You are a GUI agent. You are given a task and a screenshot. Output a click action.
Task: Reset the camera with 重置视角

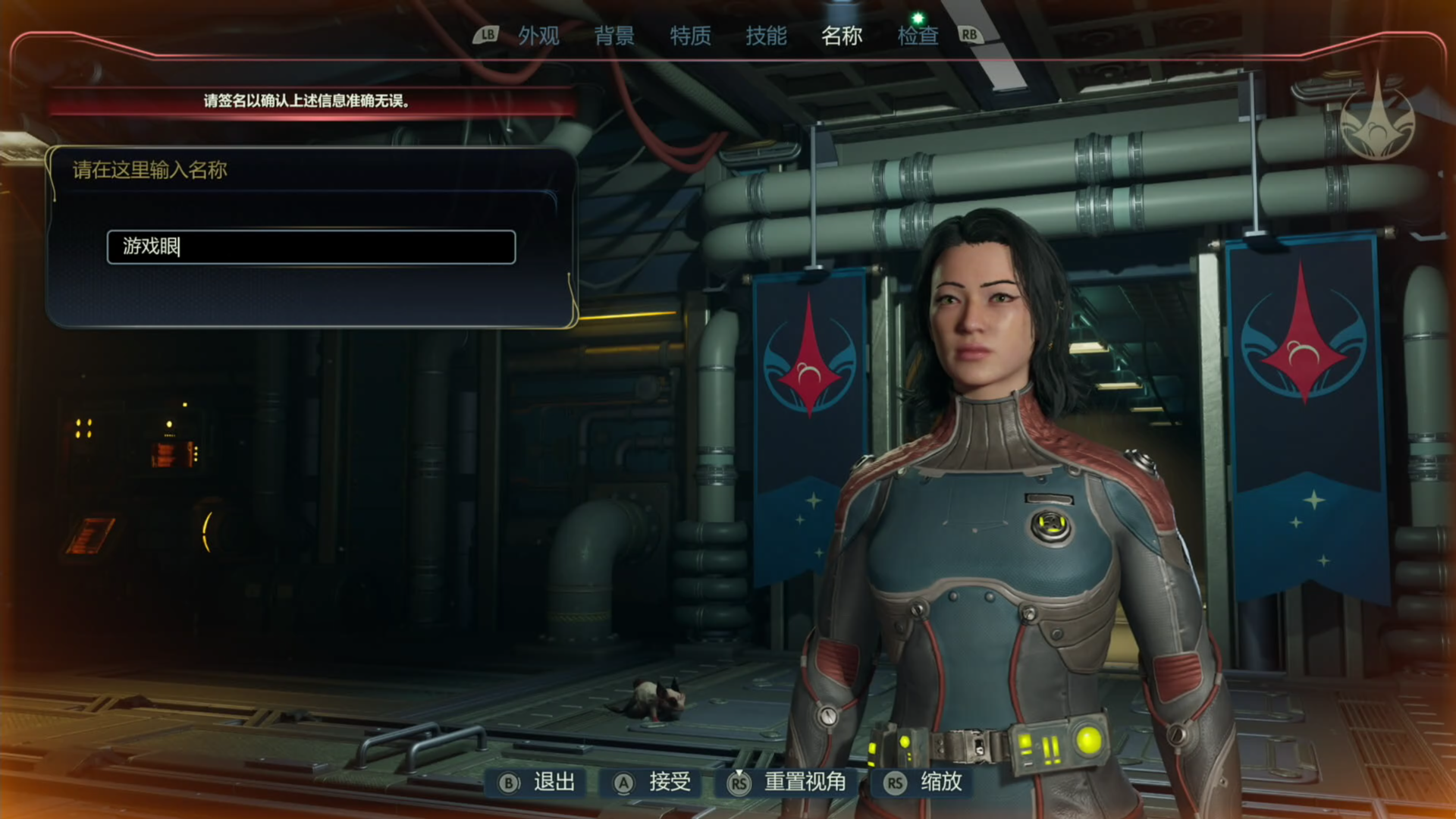(x=787, y=783)
